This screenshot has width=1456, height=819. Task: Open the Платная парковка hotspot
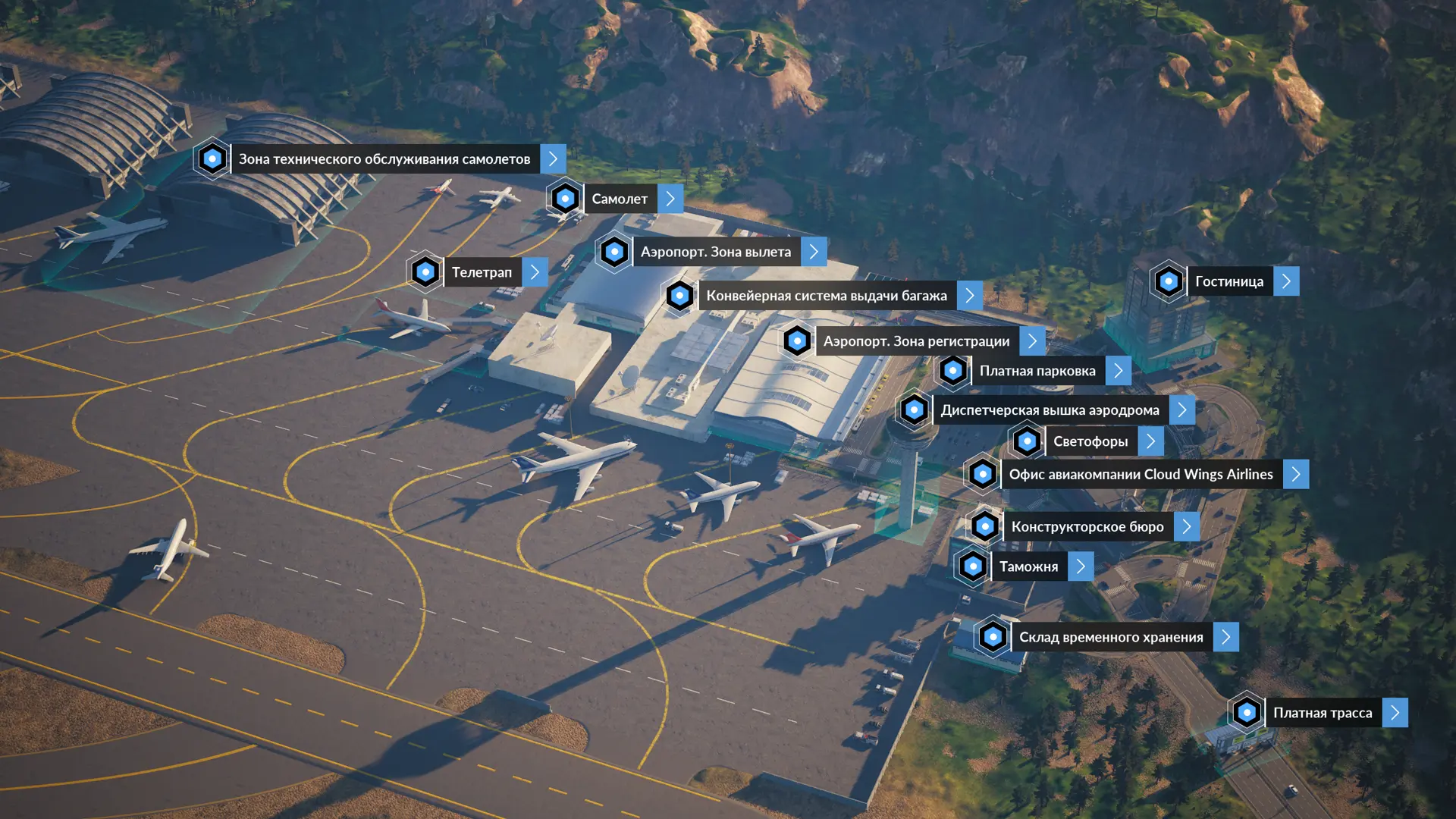[x=1037, y=371]
